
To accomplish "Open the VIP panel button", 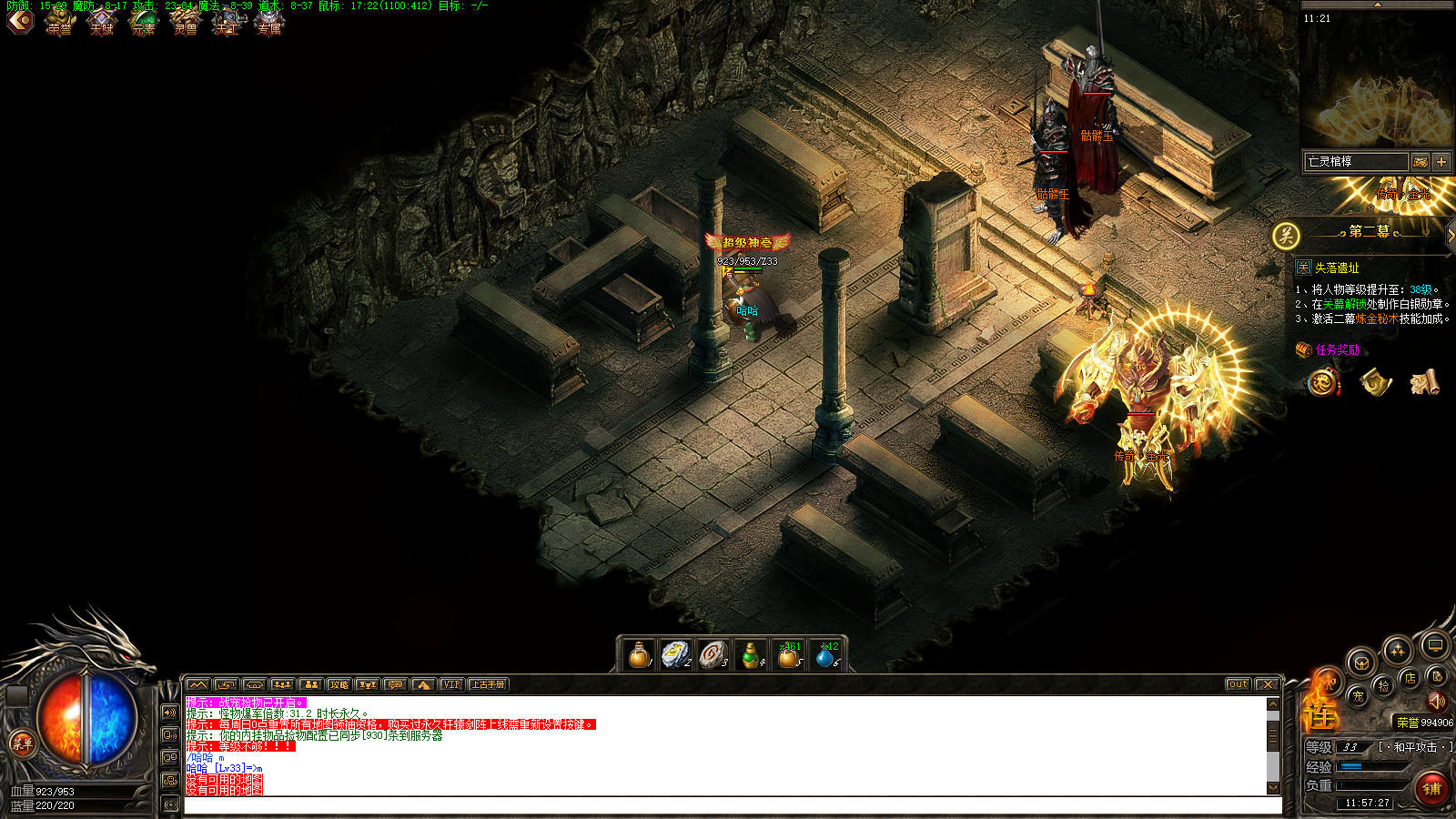I will click(451, 684).
